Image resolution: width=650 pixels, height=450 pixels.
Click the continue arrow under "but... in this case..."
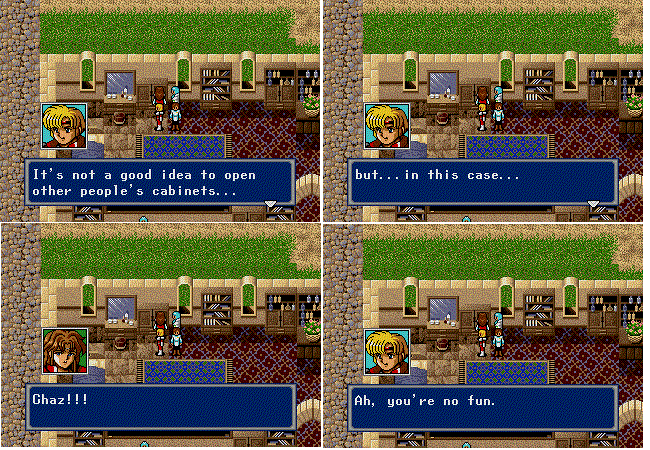click(x=593, y=204)
